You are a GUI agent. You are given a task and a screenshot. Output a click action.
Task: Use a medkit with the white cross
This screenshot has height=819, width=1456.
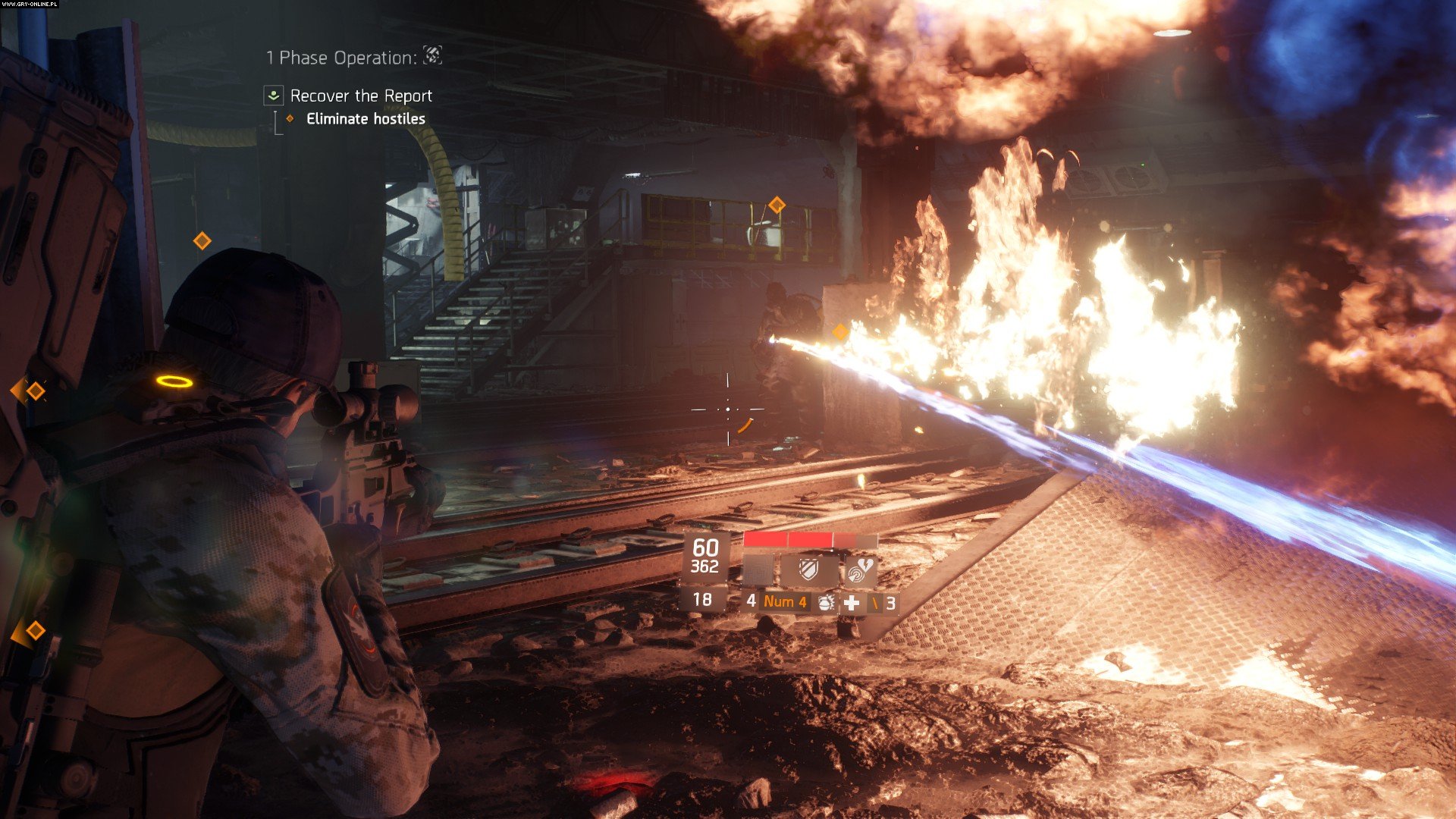[x=852, y=602]
